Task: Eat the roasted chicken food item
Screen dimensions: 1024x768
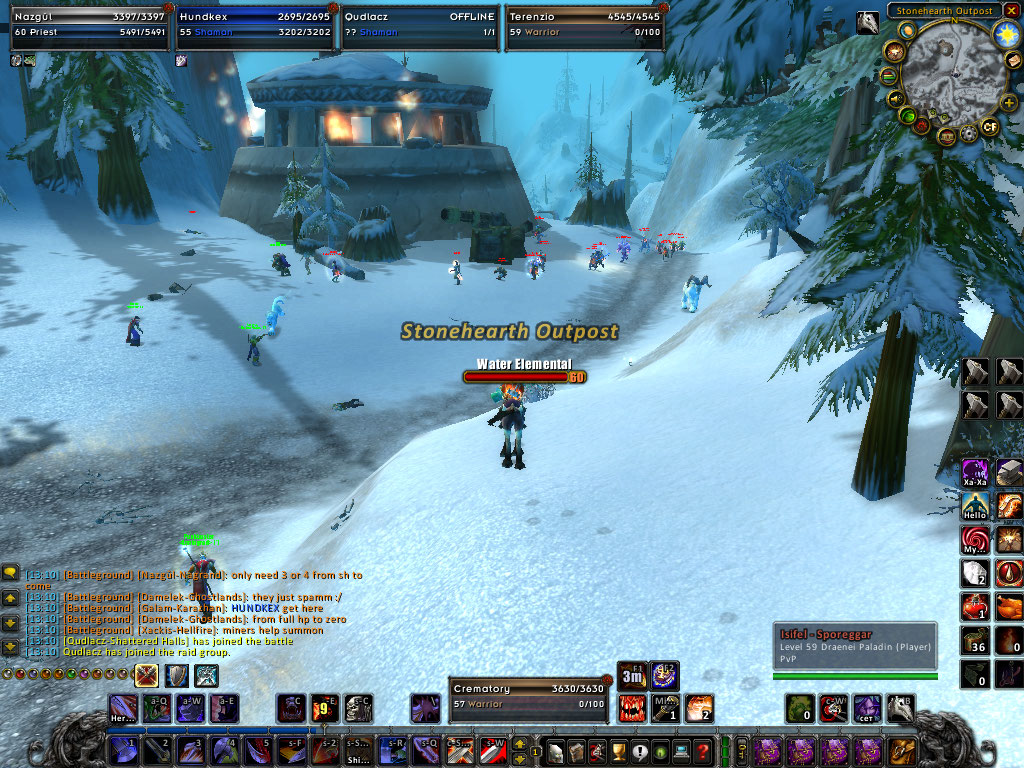Action: (x=1010, y=606)
